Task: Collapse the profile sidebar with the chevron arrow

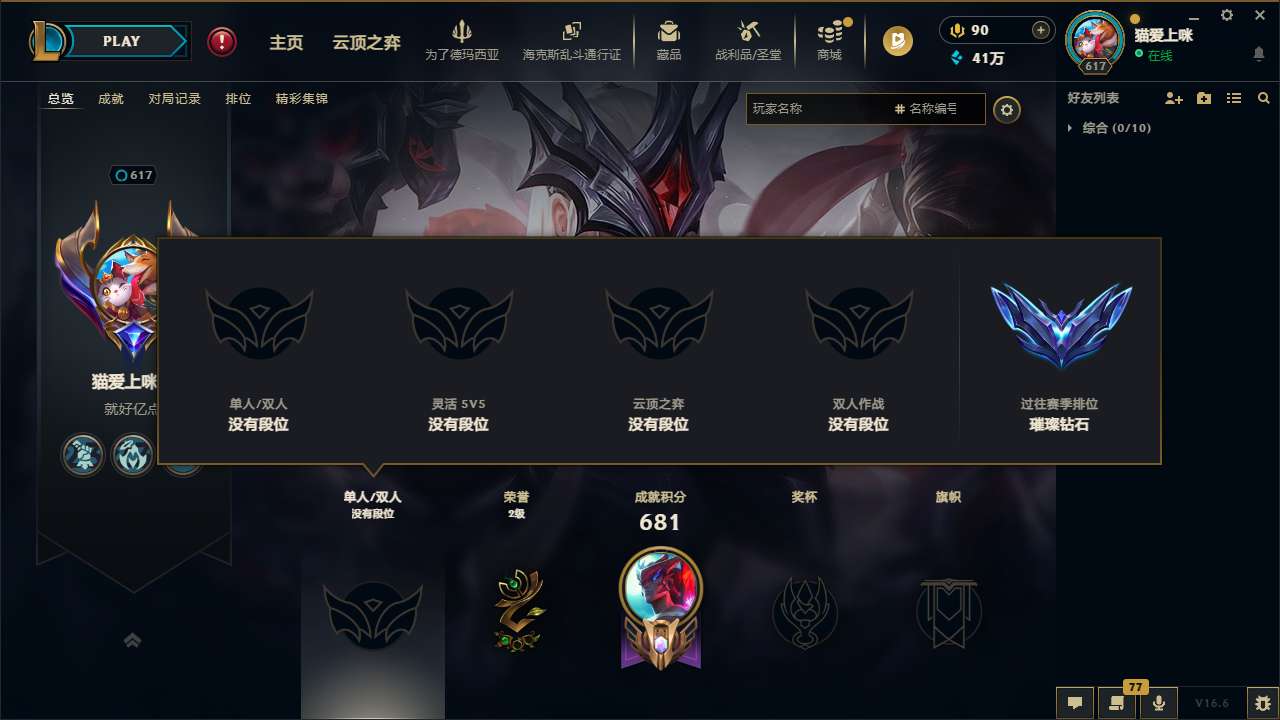Action: 133,640
